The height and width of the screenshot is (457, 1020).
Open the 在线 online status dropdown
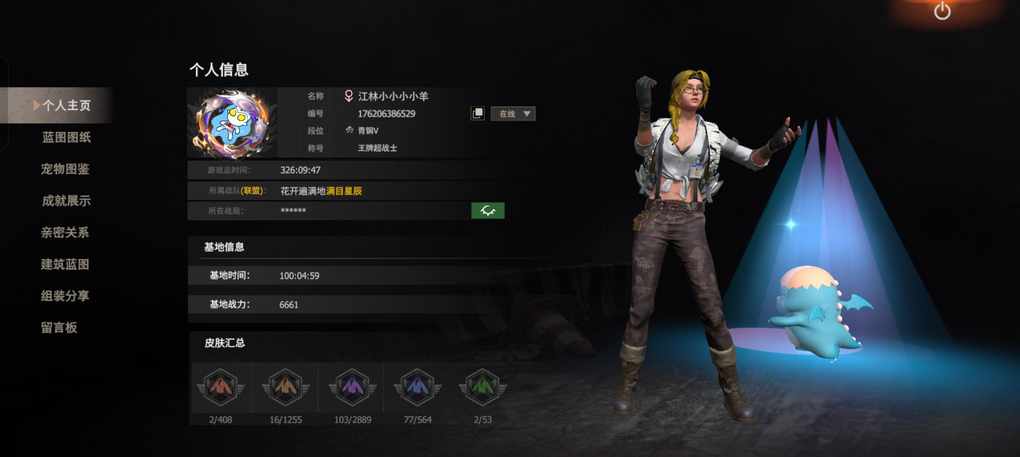click(515, 114)
